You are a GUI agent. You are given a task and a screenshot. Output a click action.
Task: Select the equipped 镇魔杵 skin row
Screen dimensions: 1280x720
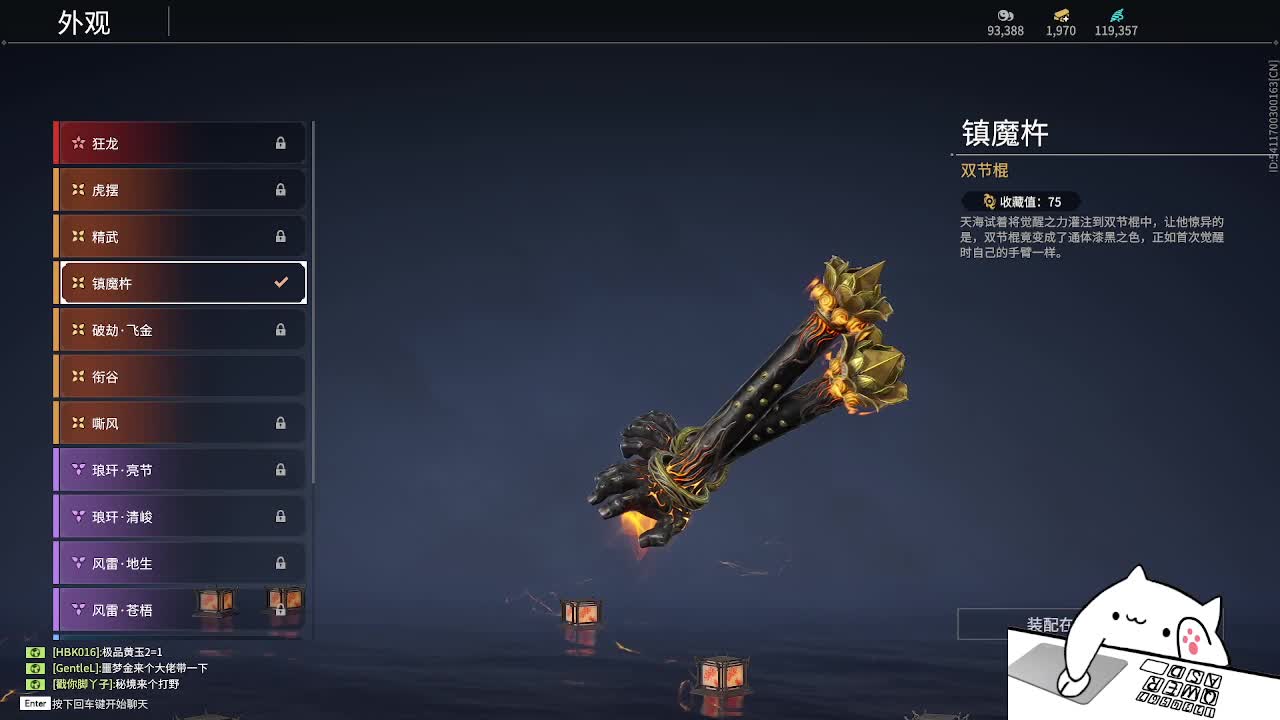coord(182,283)
